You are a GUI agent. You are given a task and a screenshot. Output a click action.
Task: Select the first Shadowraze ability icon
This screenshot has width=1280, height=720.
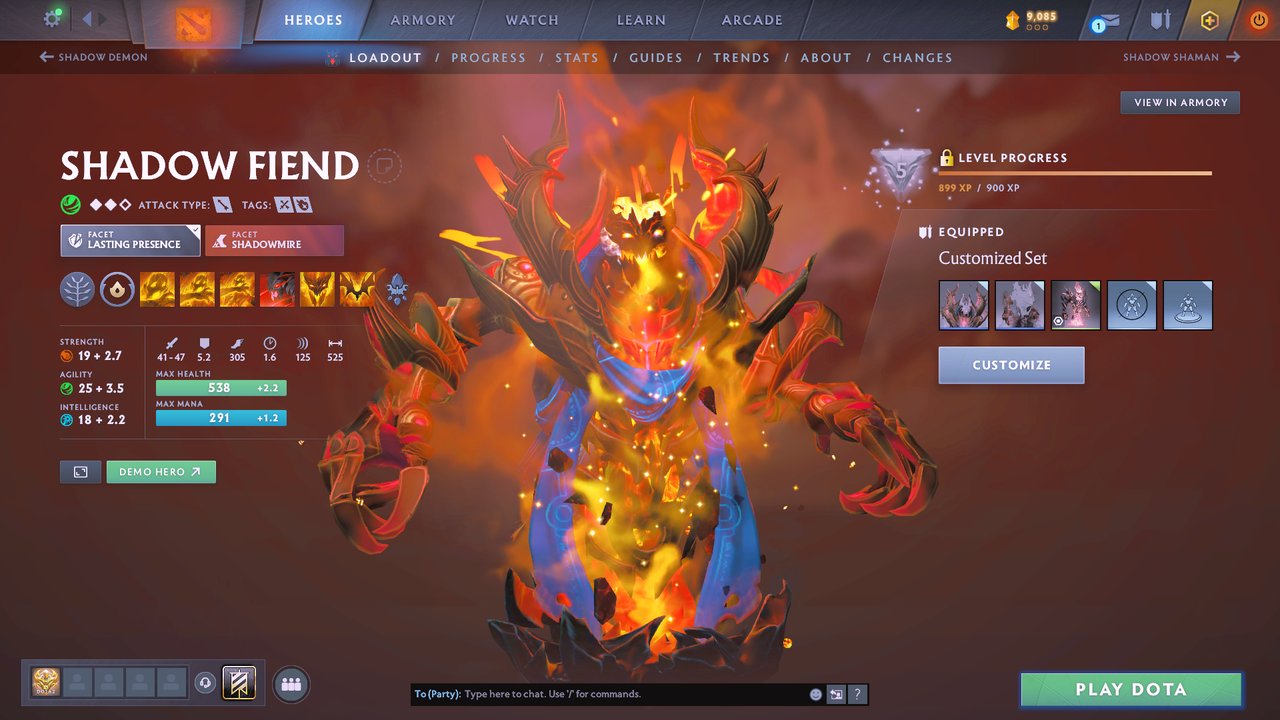pos(157,289)
